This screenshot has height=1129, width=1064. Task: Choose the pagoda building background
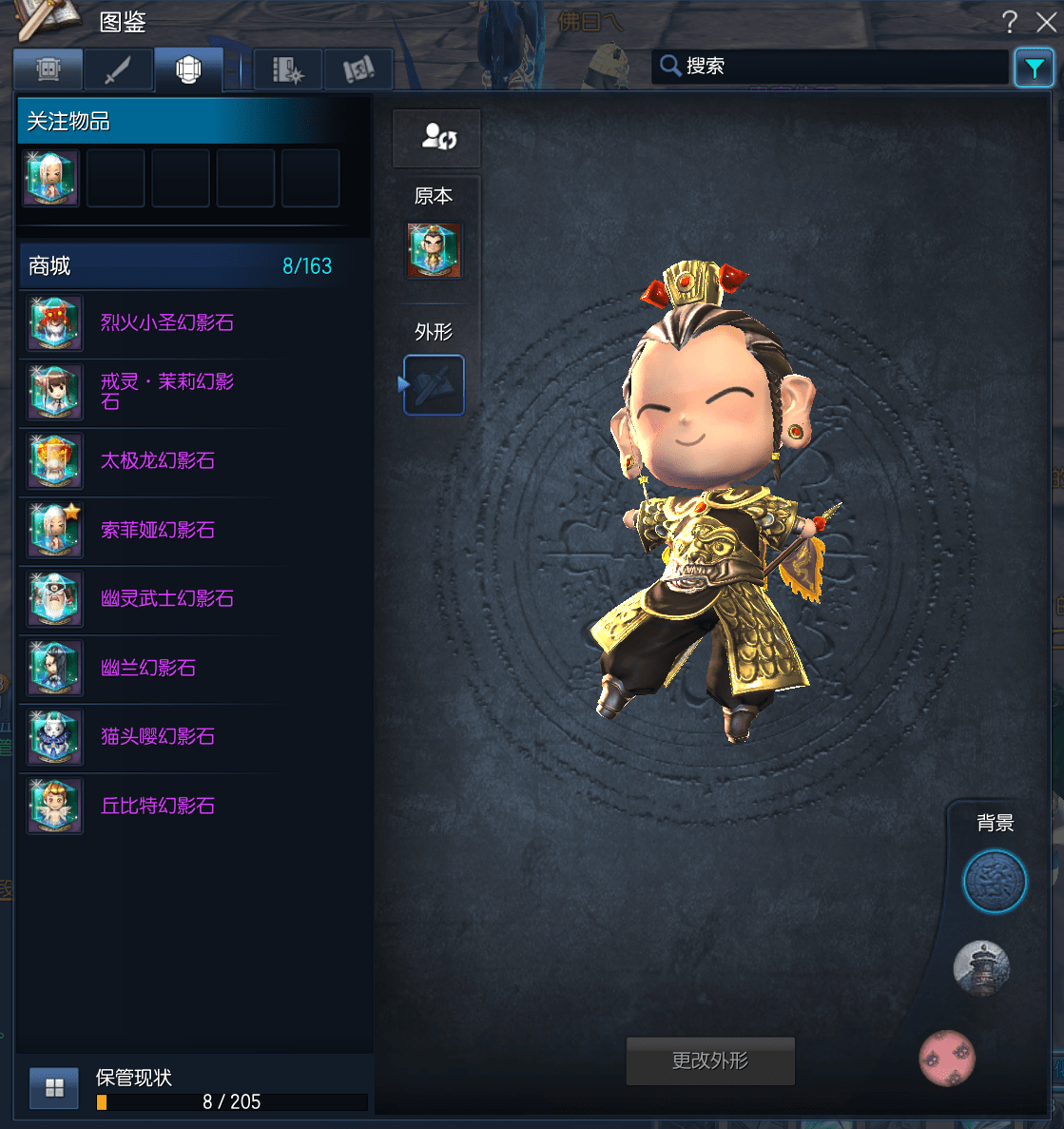pos(981,968)
